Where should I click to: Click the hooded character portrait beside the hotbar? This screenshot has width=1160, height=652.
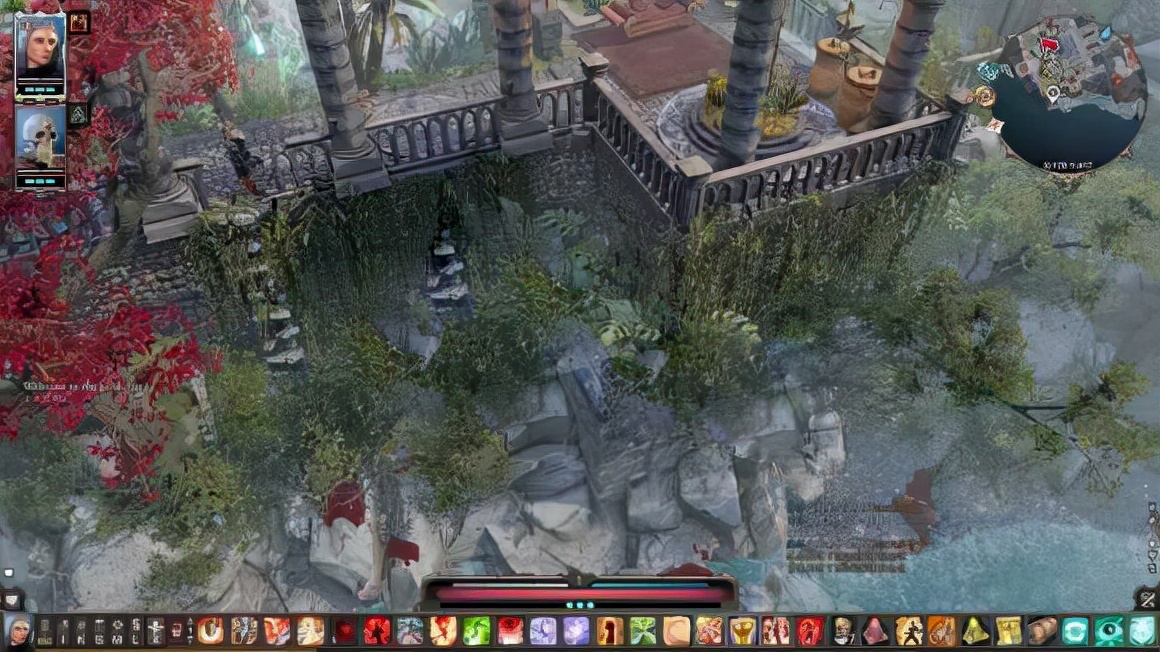click(x=17, y=631)
